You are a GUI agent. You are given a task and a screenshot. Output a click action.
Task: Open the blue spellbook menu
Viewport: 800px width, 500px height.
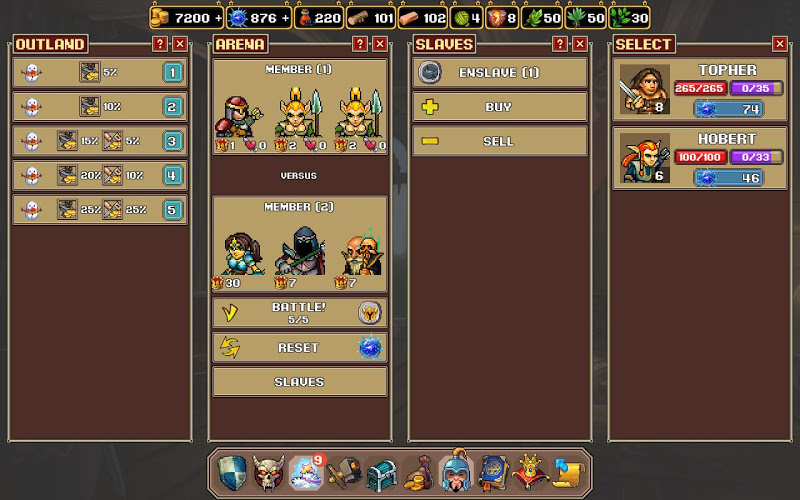pyautogui.click(x=492, y=472)
